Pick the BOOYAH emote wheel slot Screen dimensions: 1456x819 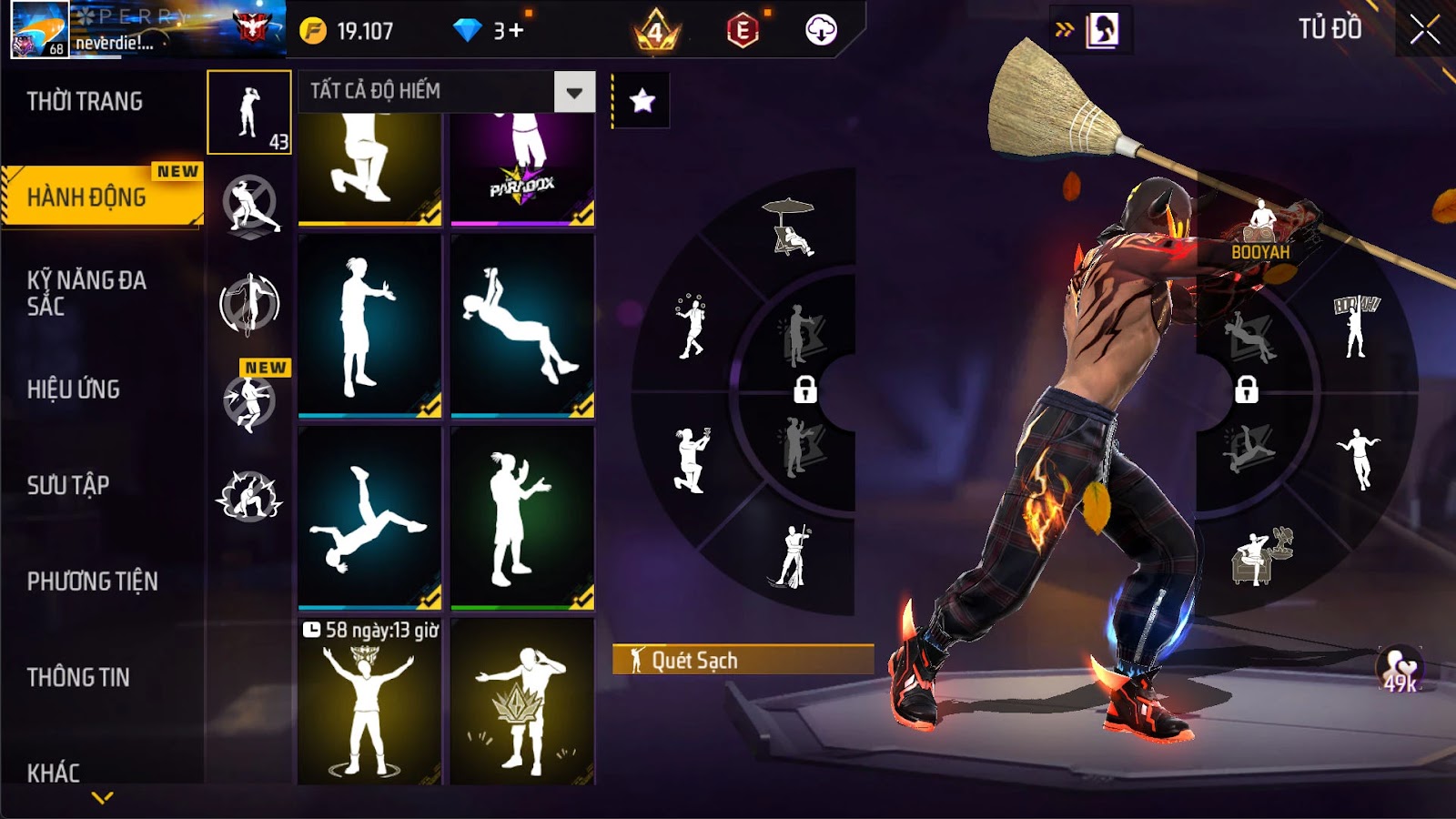1260,231
